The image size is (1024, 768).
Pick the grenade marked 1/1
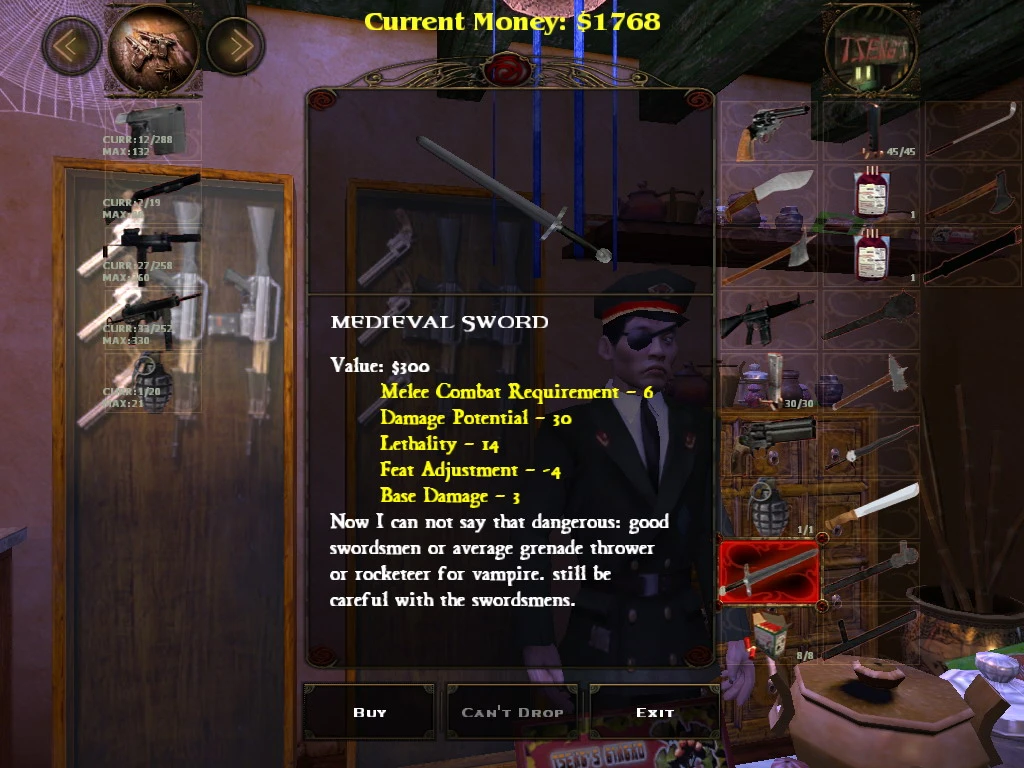(769, 507)
